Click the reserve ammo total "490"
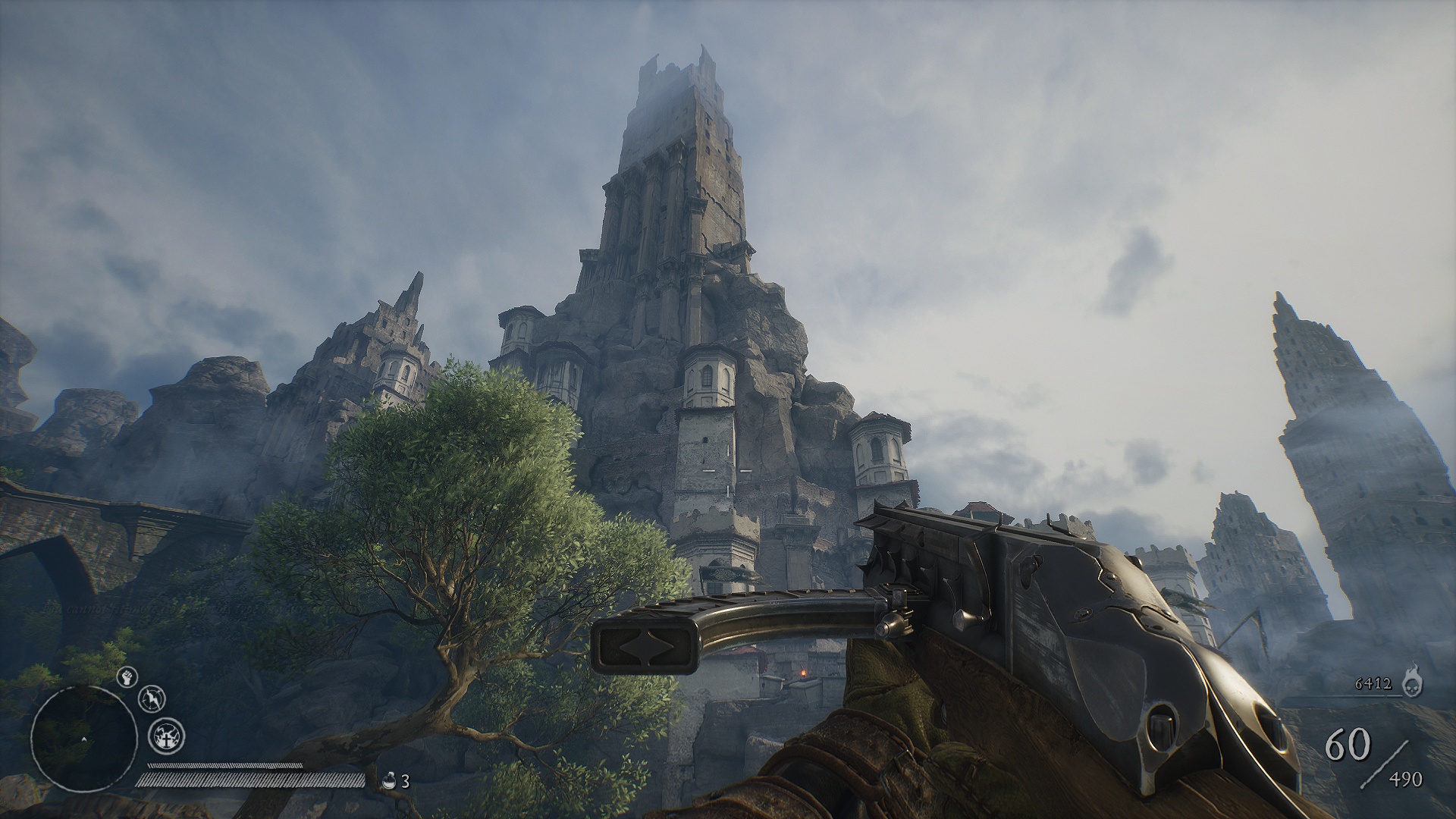This screenshot has height=819, width=1456. coord(1406,778)
